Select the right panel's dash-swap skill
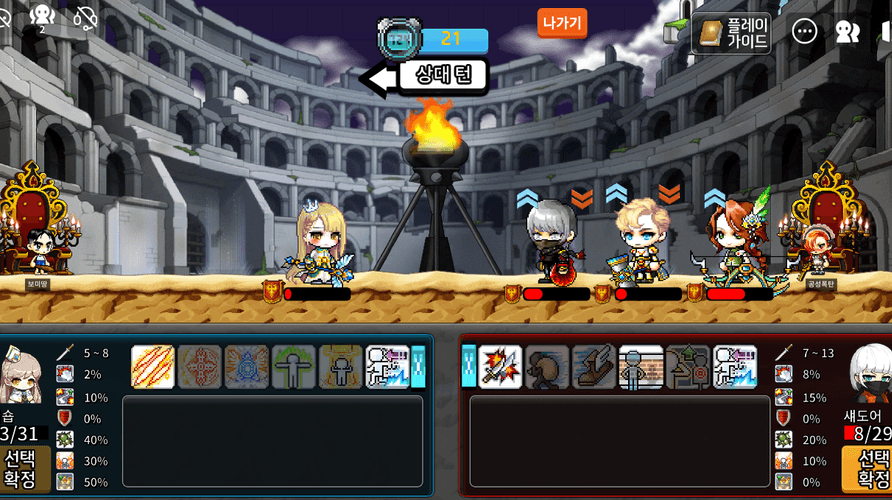The width and height of the screenshot is (892, 500). tap(735, 367)
